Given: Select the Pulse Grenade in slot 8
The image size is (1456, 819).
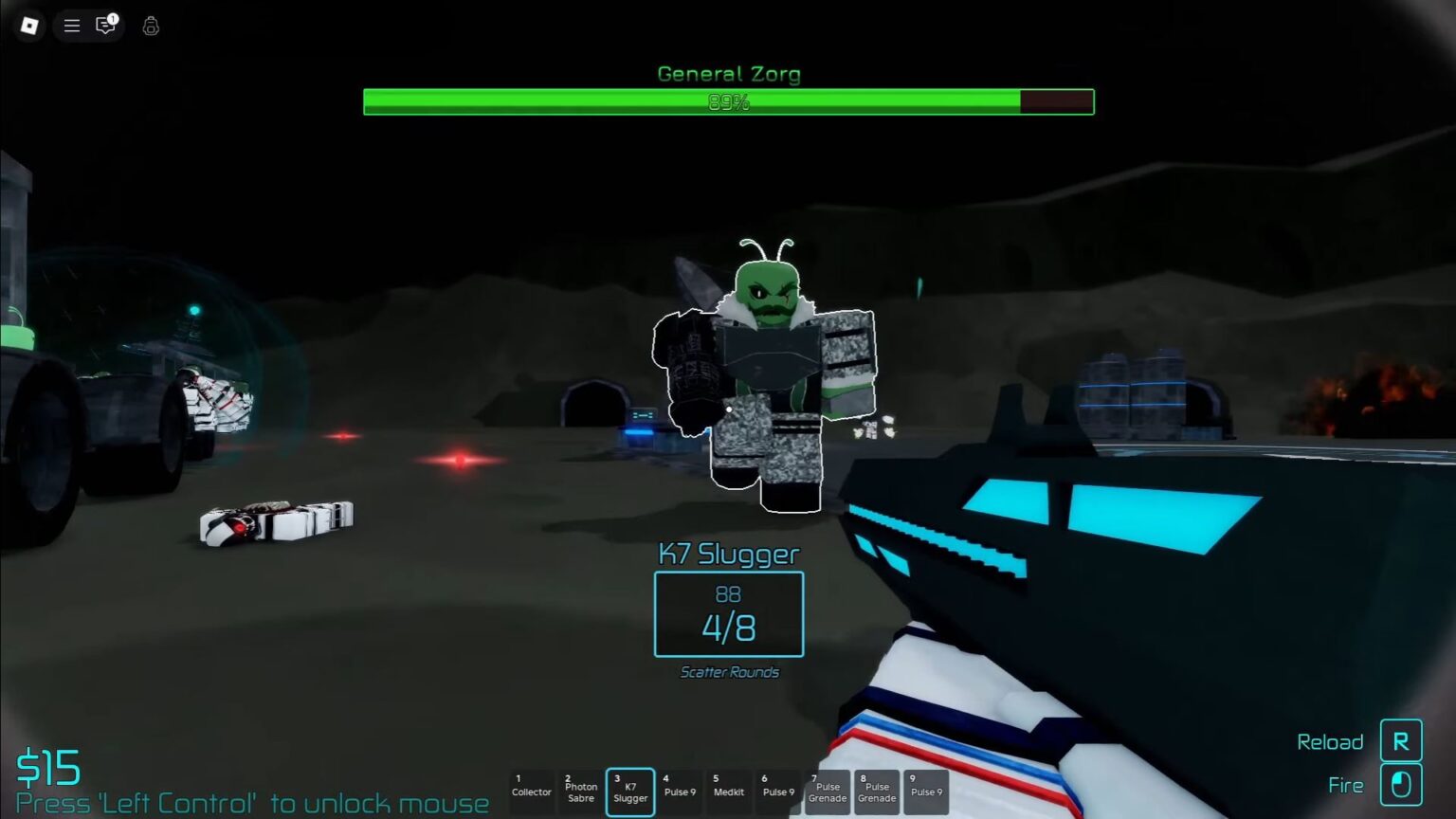Looking at the screenshot, I should click(877, 792).
